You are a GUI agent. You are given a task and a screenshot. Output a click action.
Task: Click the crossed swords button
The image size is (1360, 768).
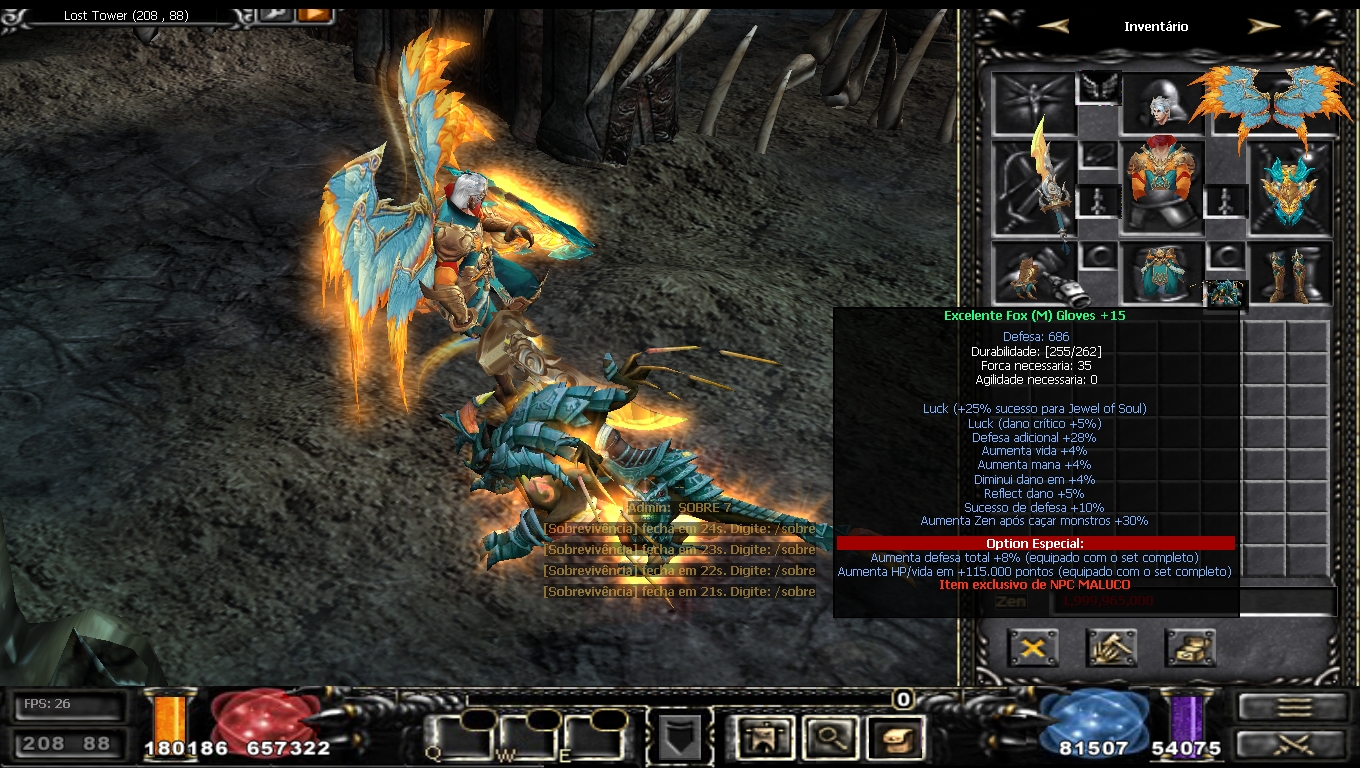[1294, 744]
